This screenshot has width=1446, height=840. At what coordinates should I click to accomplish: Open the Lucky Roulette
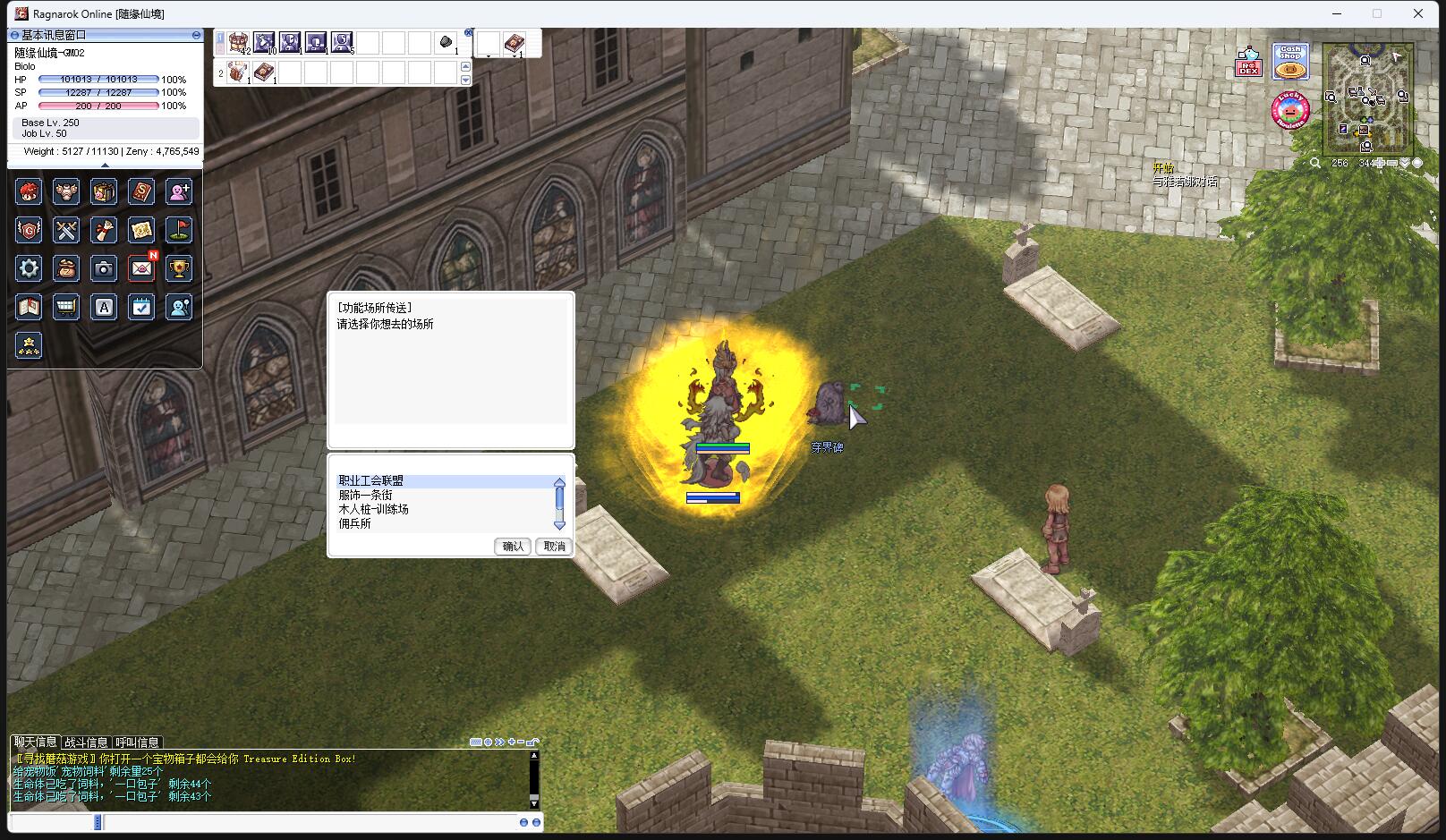(1289, 110)
